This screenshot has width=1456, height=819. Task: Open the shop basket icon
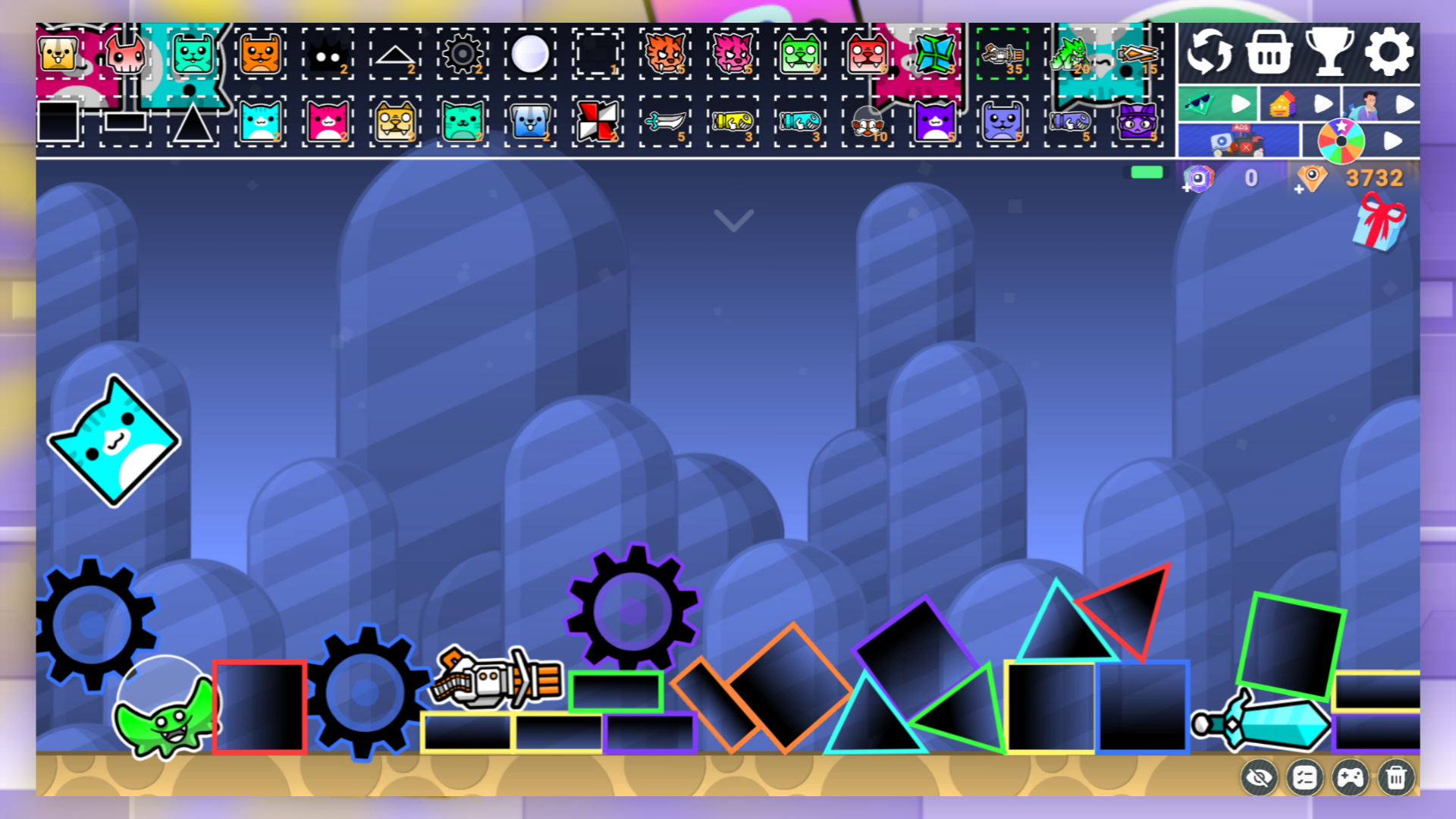1267,52
